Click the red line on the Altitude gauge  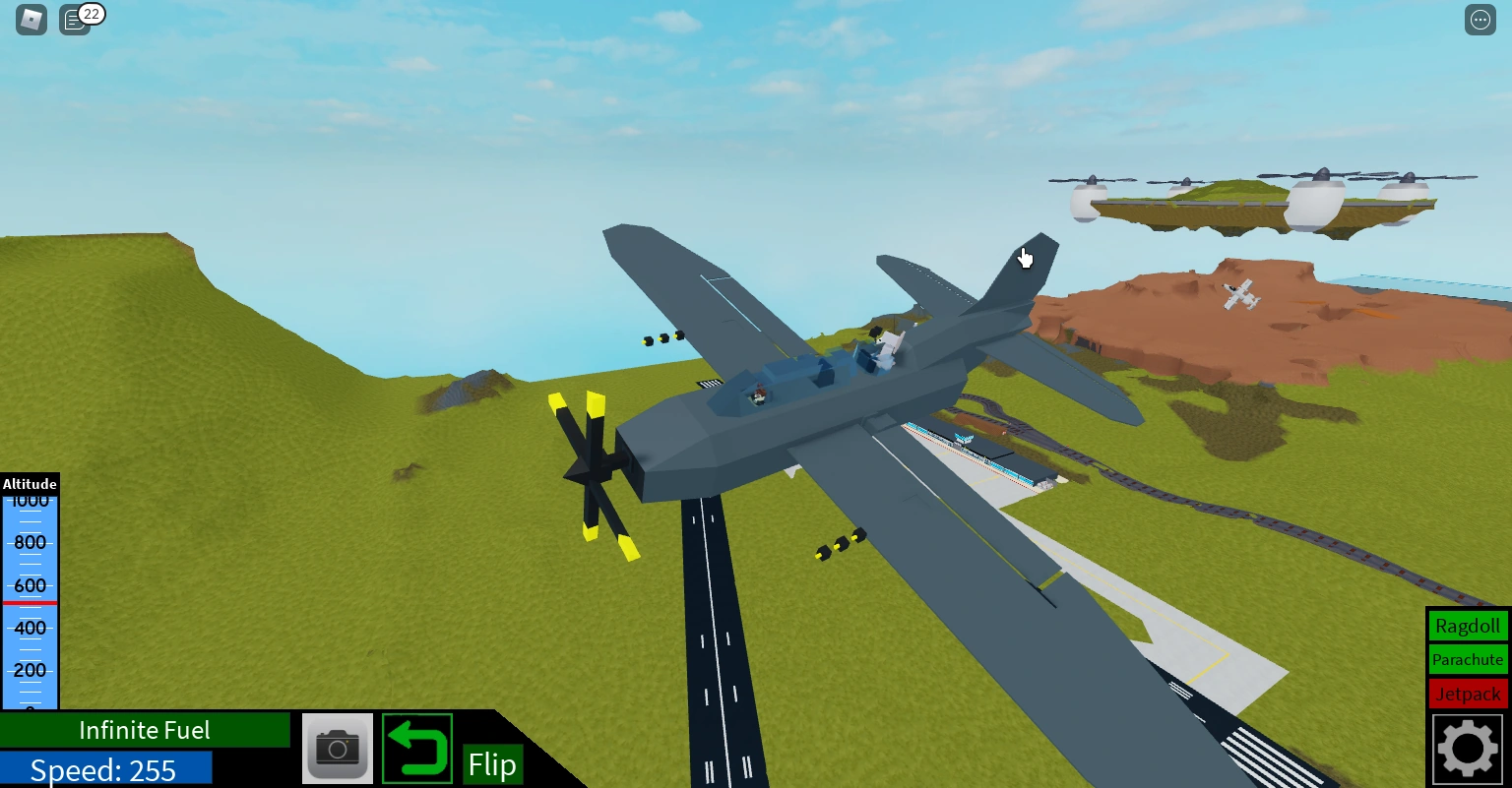(30, 601)
